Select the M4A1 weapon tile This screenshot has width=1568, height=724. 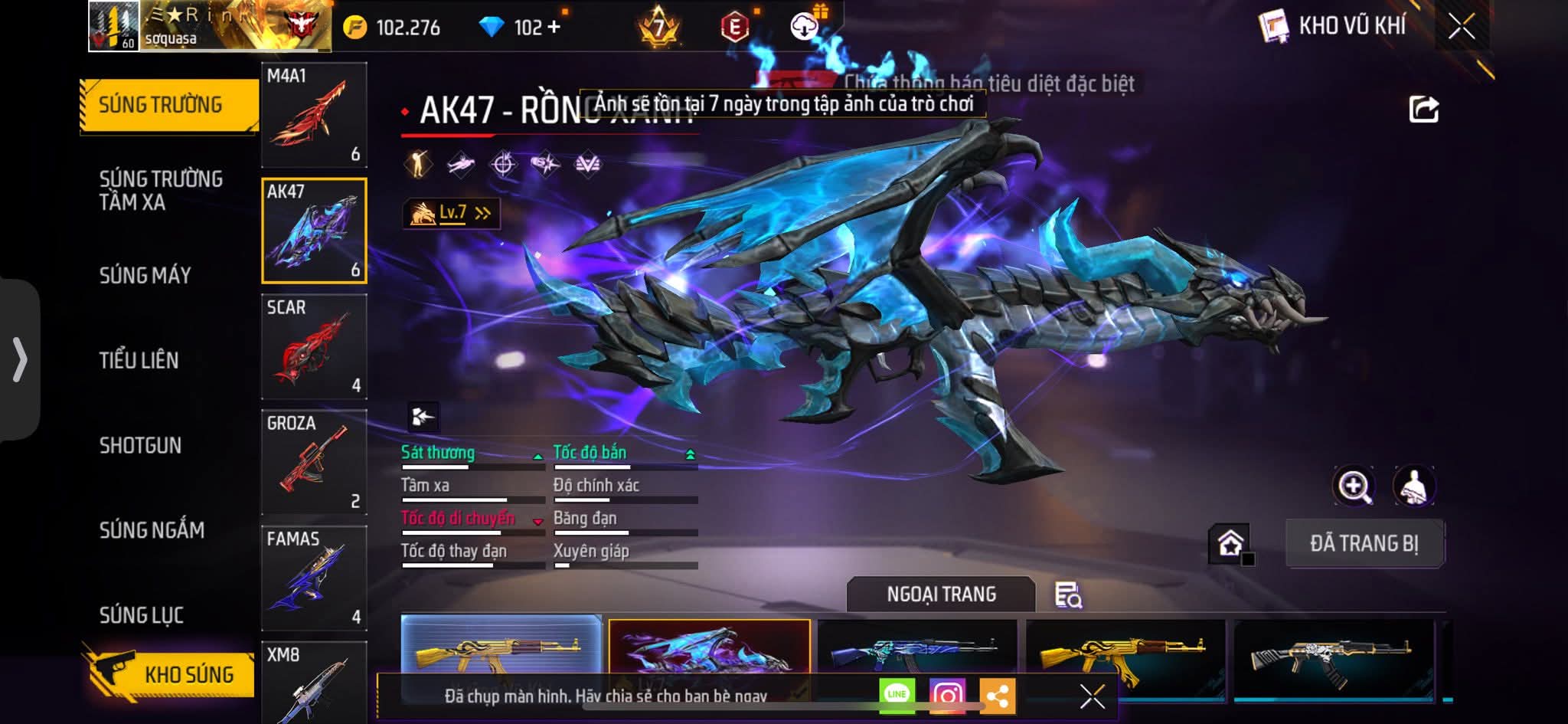tap(314, 115)
